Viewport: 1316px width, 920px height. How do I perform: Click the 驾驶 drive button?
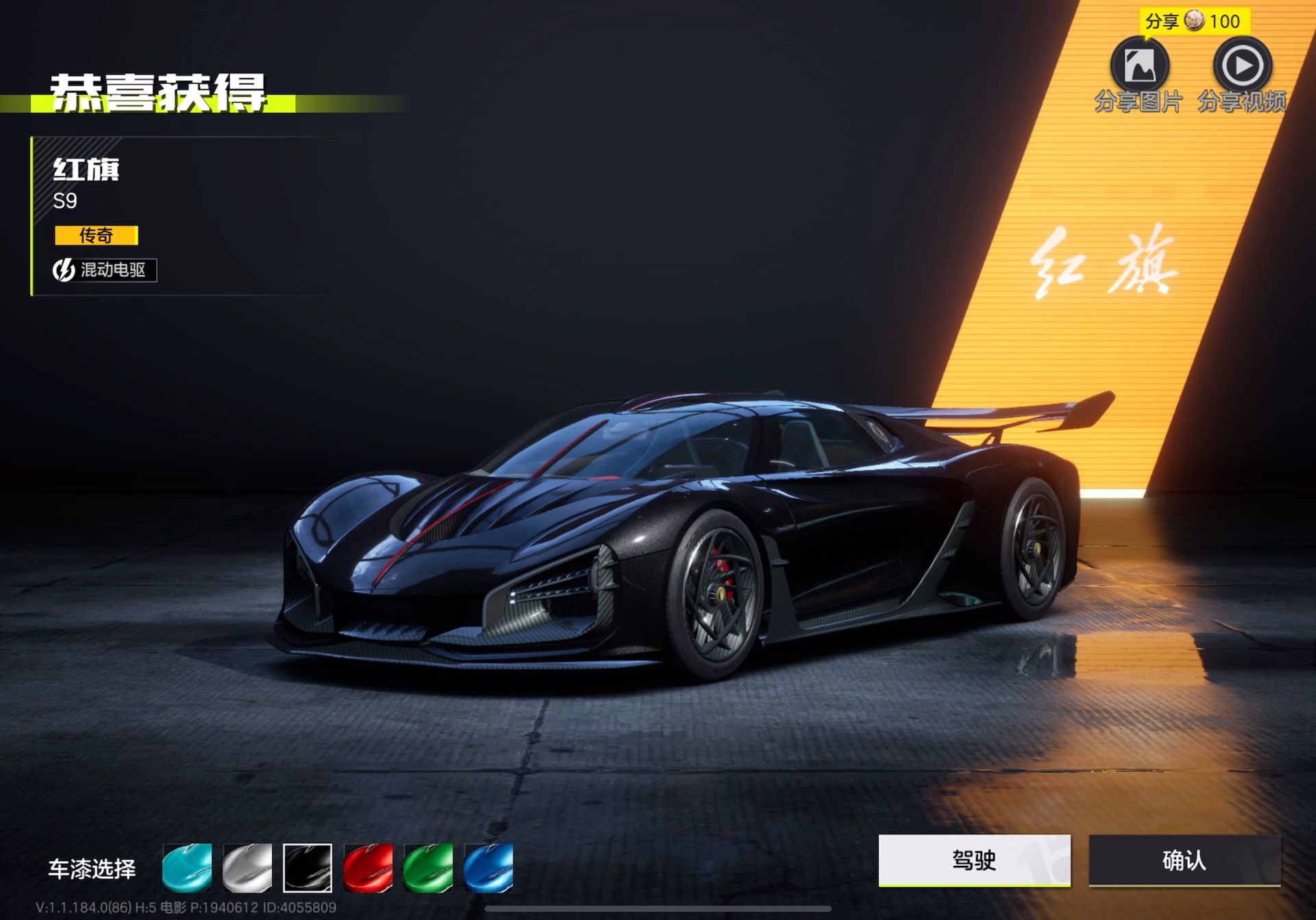(974, 860)
